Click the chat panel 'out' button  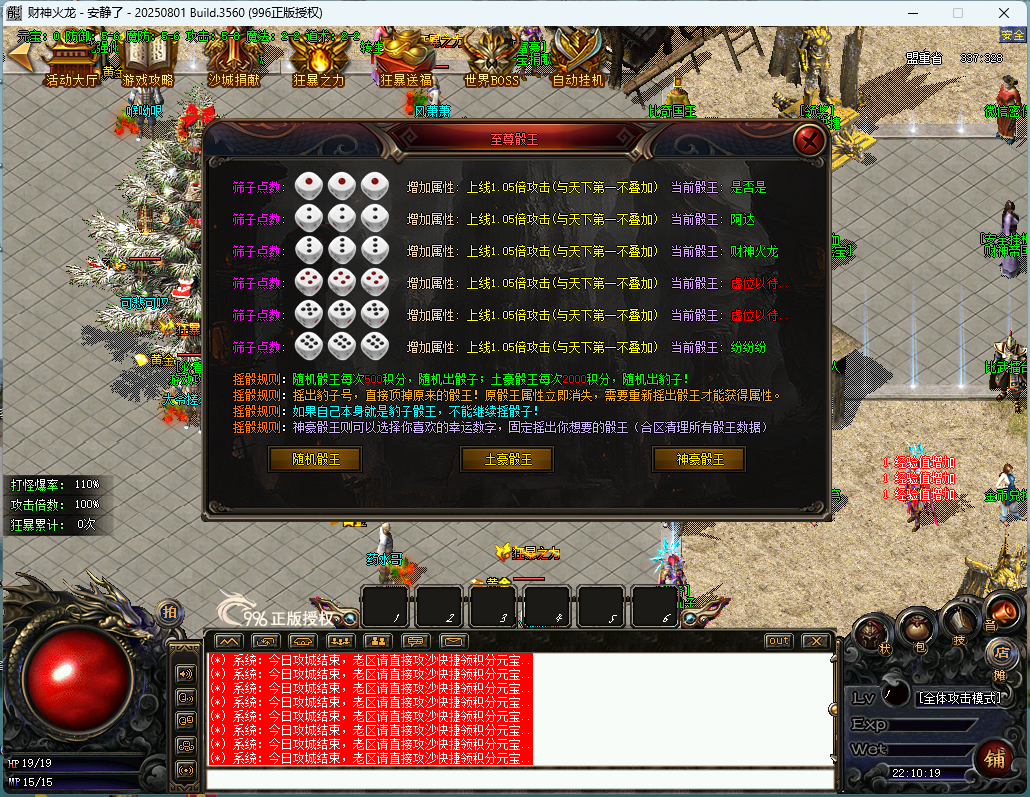(778, 641)
